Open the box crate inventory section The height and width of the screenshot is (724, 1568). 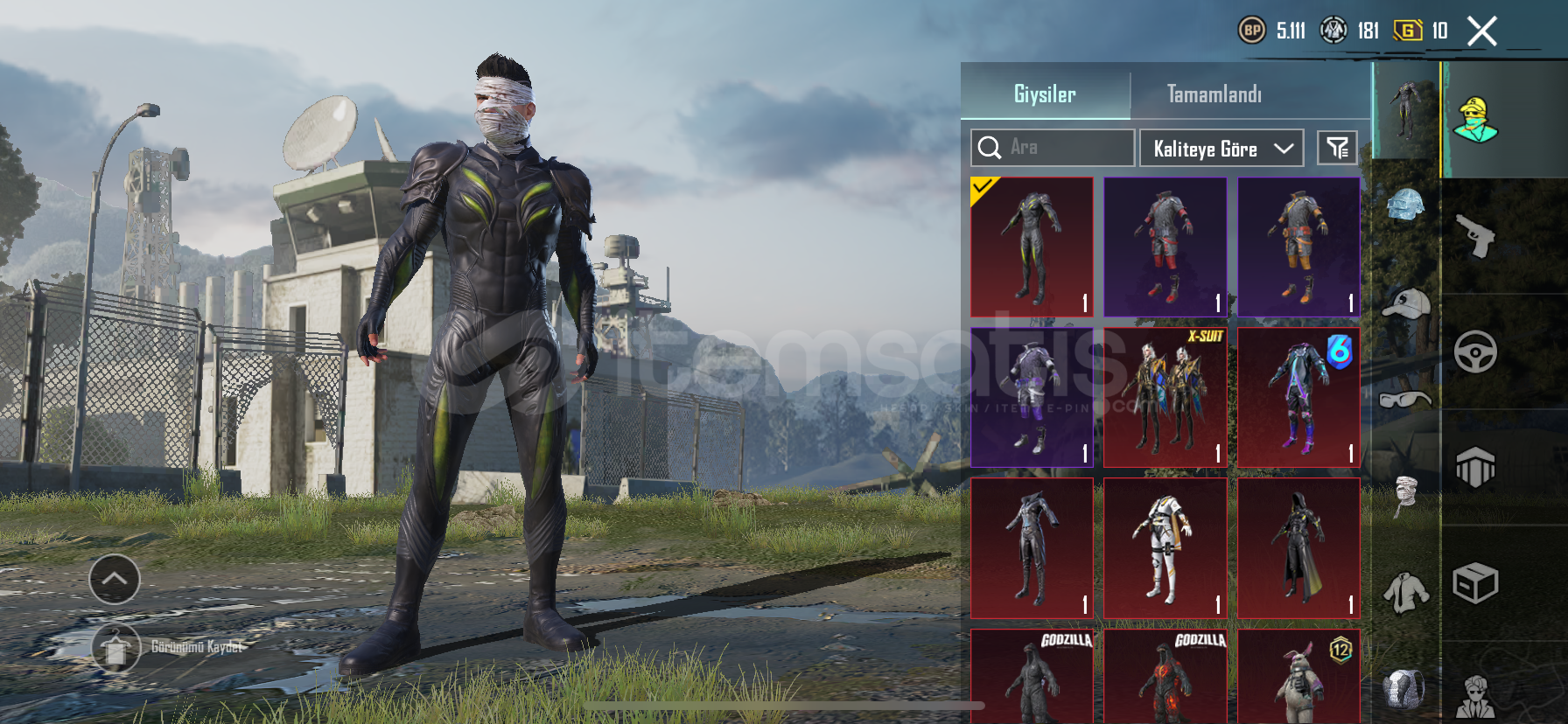click(x=1475, y=583)
